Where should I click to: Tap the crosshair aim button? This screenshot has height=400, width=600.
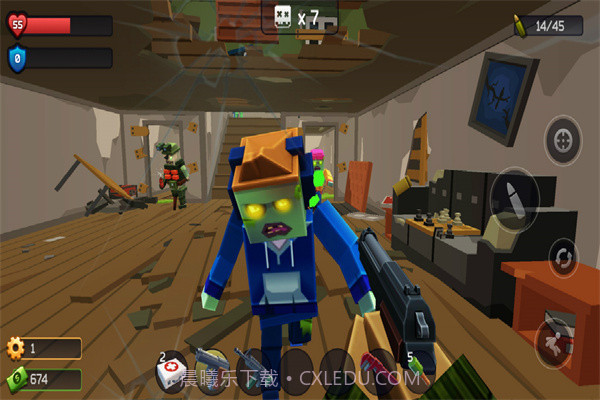coord(563,140)
